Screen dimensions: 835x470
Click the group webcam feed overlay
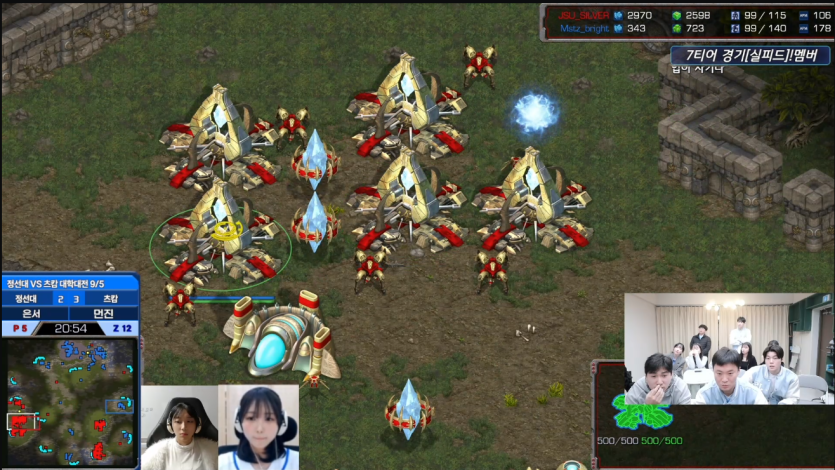point(726,349)
